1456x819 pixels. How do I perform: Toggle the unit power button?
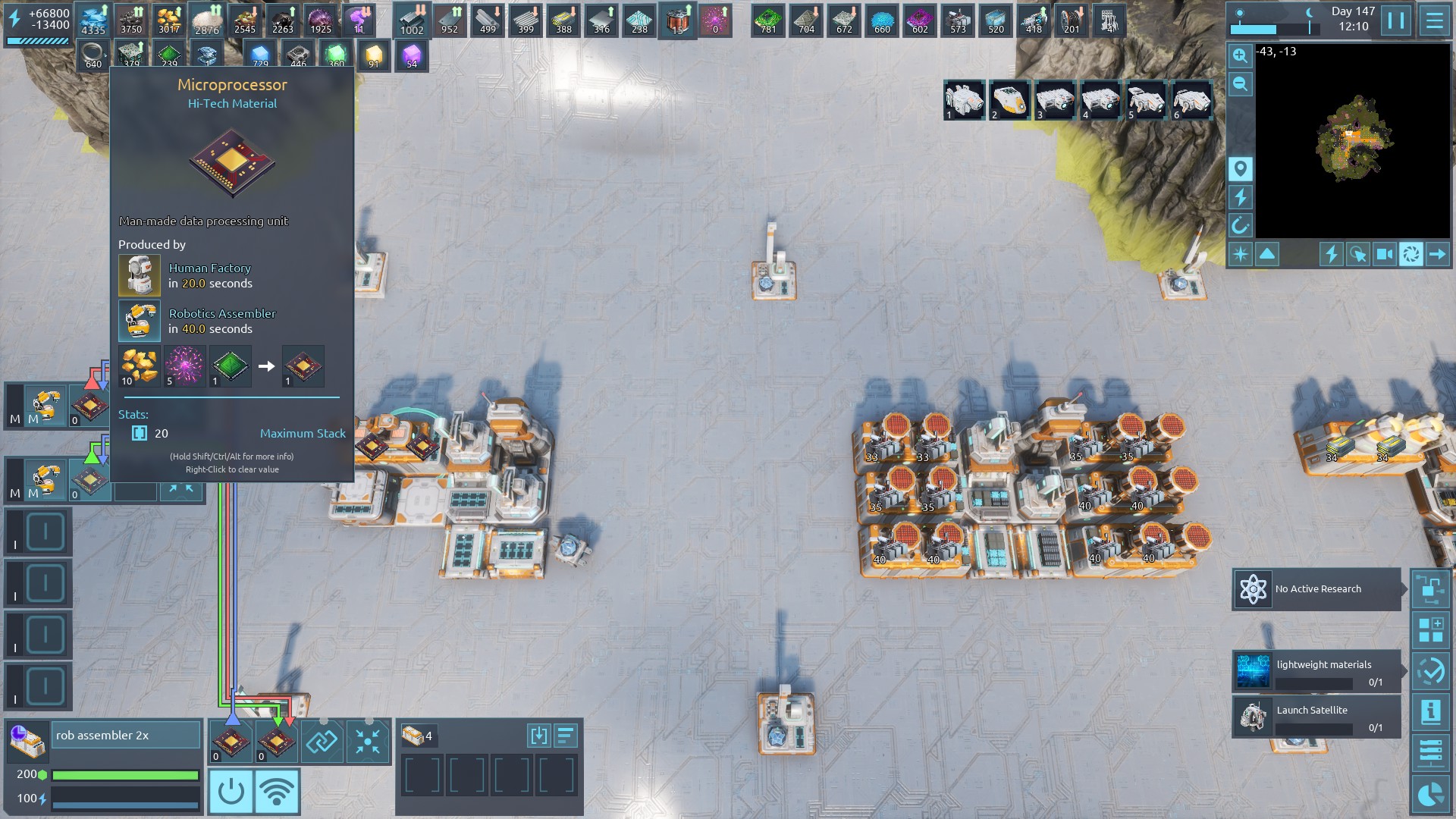[x=231, y=791]
